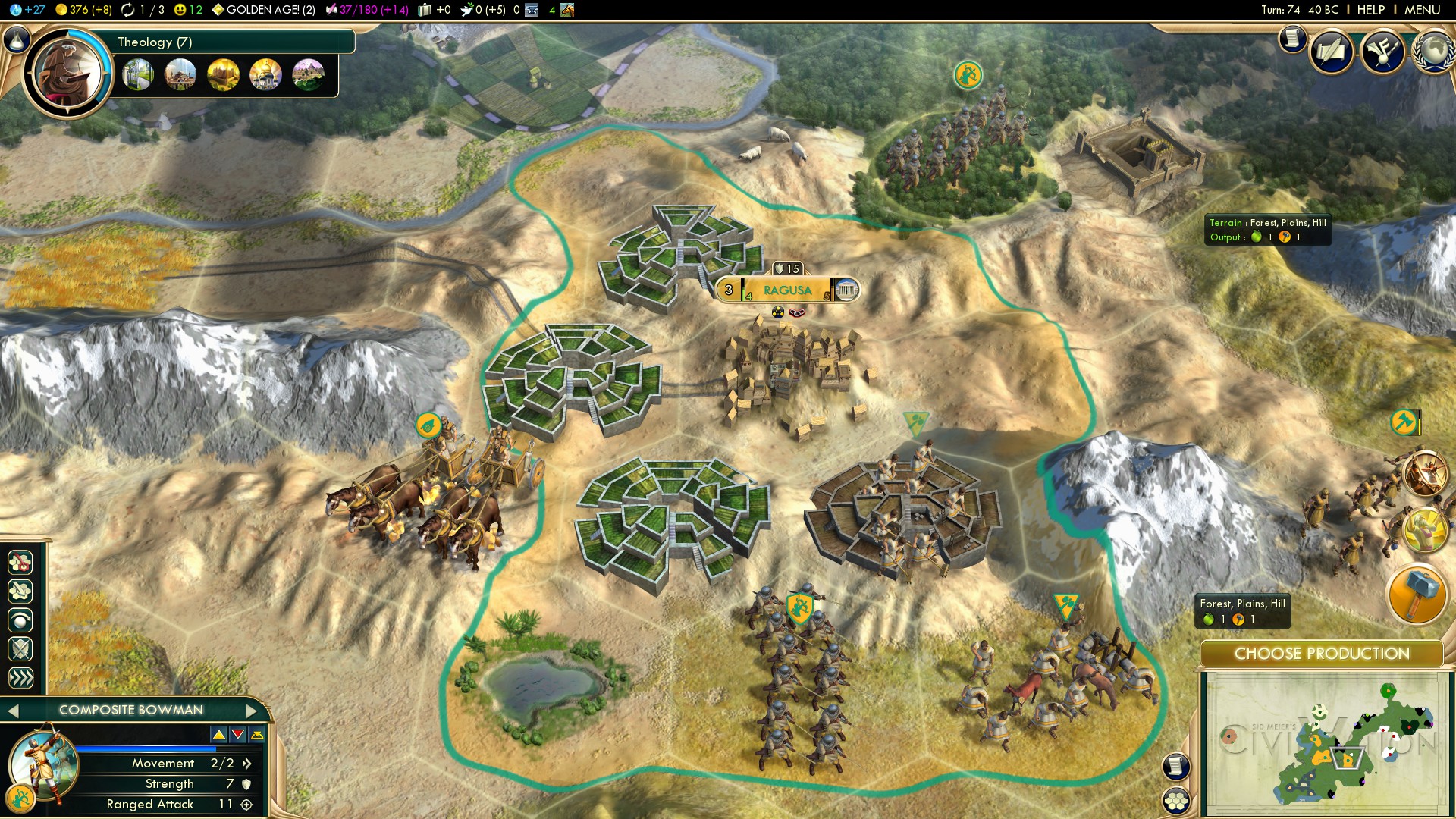Click the CHOOSE PRODUCTION button
This screenshot has height=819, width=1456.
pos(1321,654)
